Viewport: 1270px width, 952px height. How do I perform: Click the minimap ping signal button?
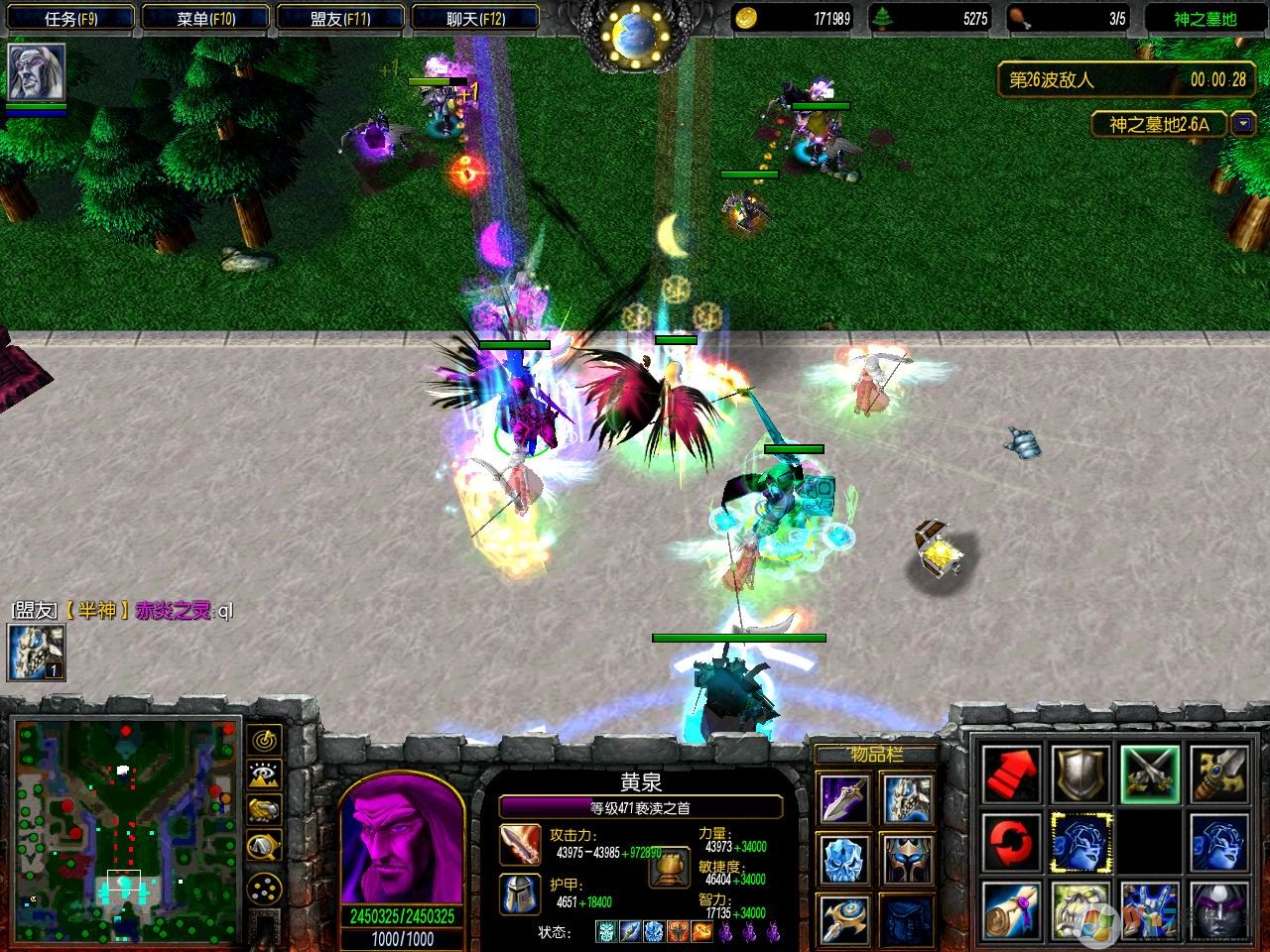click(262, 741)
